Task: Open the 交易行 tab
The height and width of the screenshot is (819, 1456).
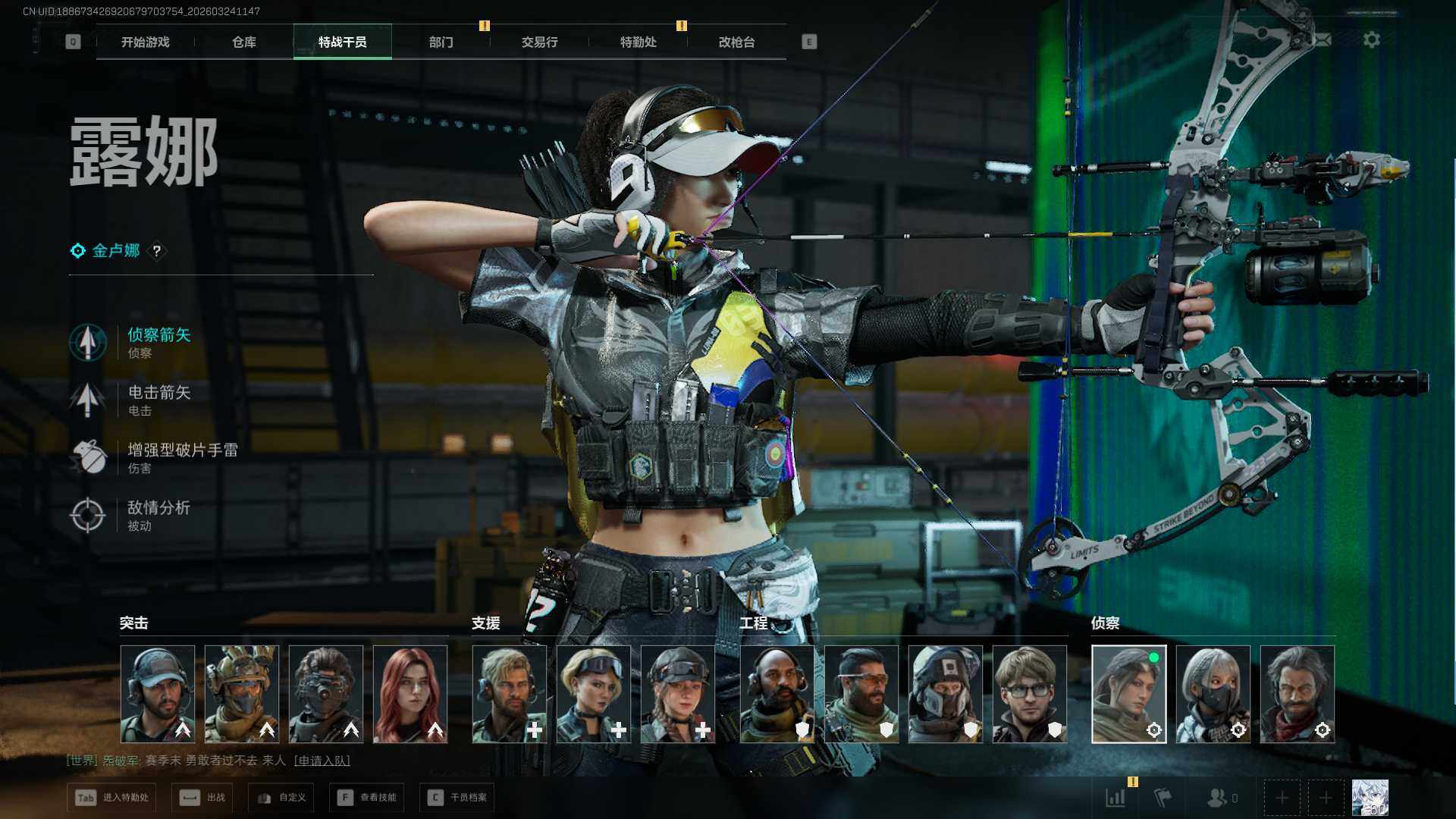Action: pos(539,42)
